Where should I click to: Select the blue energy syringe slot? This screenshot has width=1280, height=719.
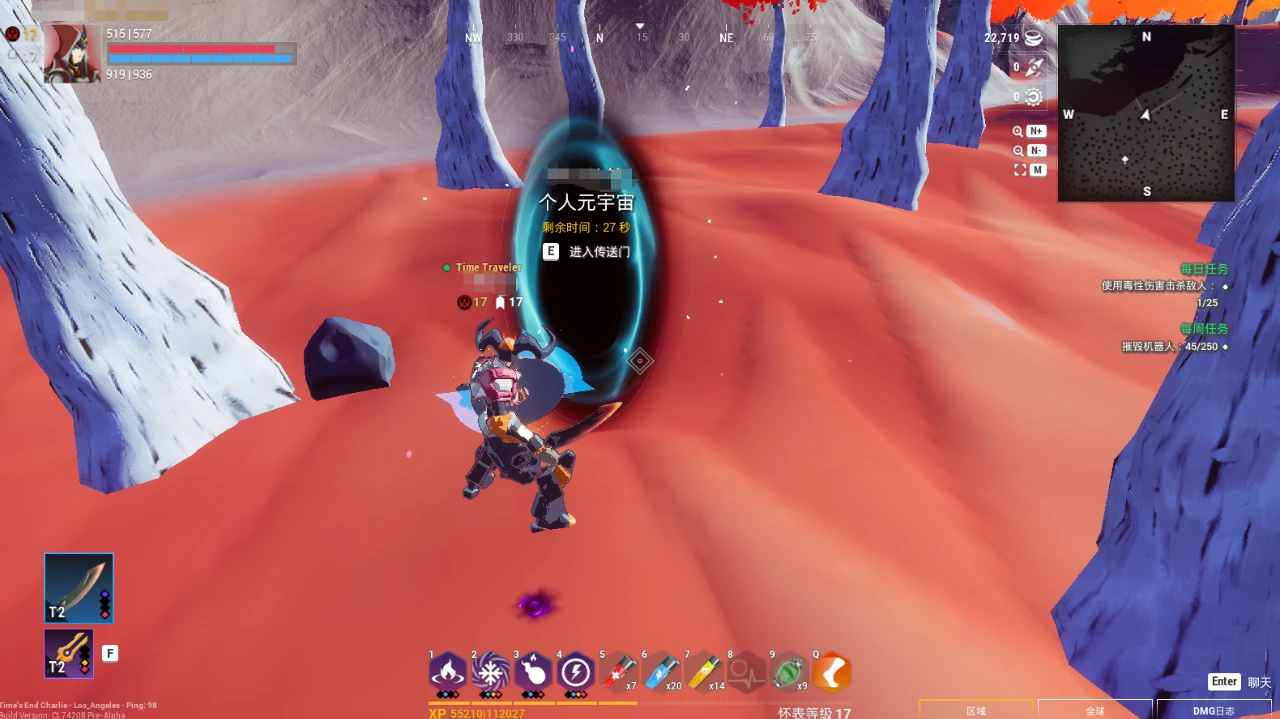661,672
